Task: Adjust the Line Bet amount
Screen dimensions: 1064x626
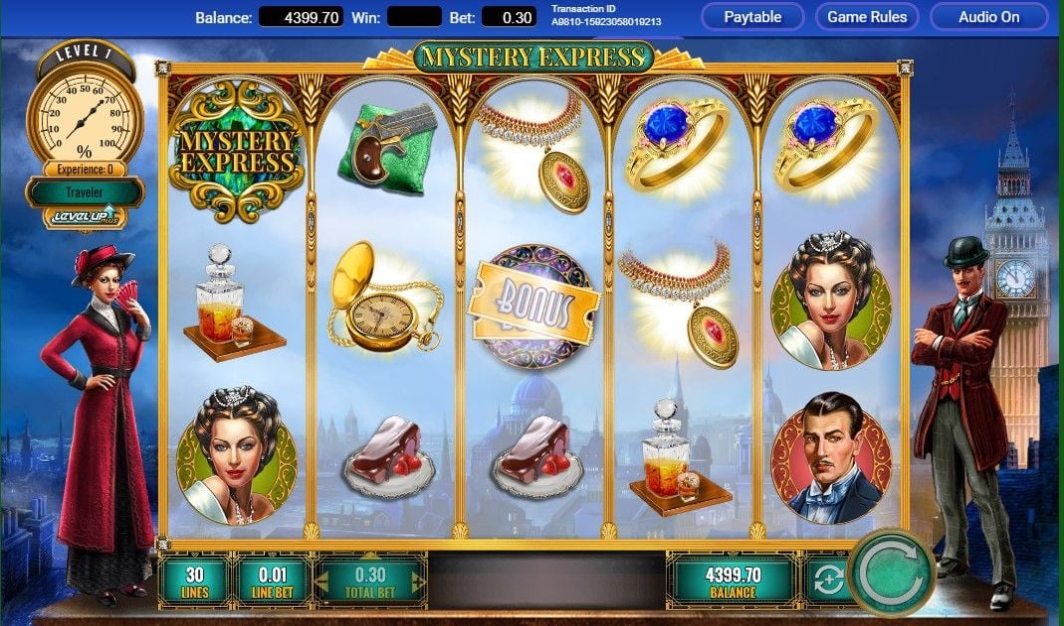Action: [271, 579]
